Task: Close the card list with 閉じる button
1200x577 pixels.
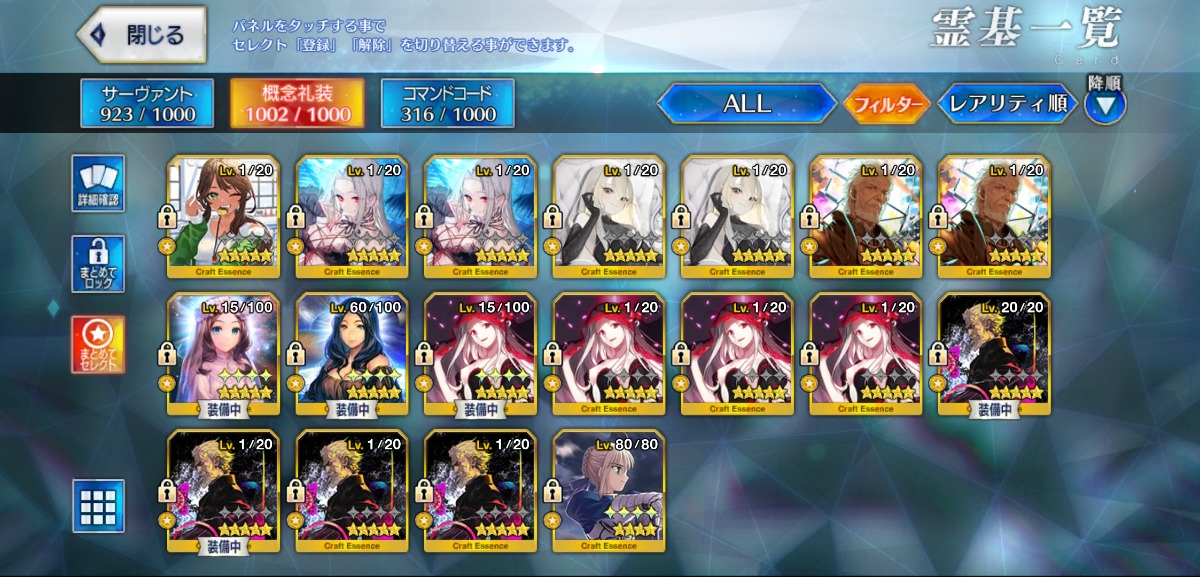Action: click(x=142, y=35)
